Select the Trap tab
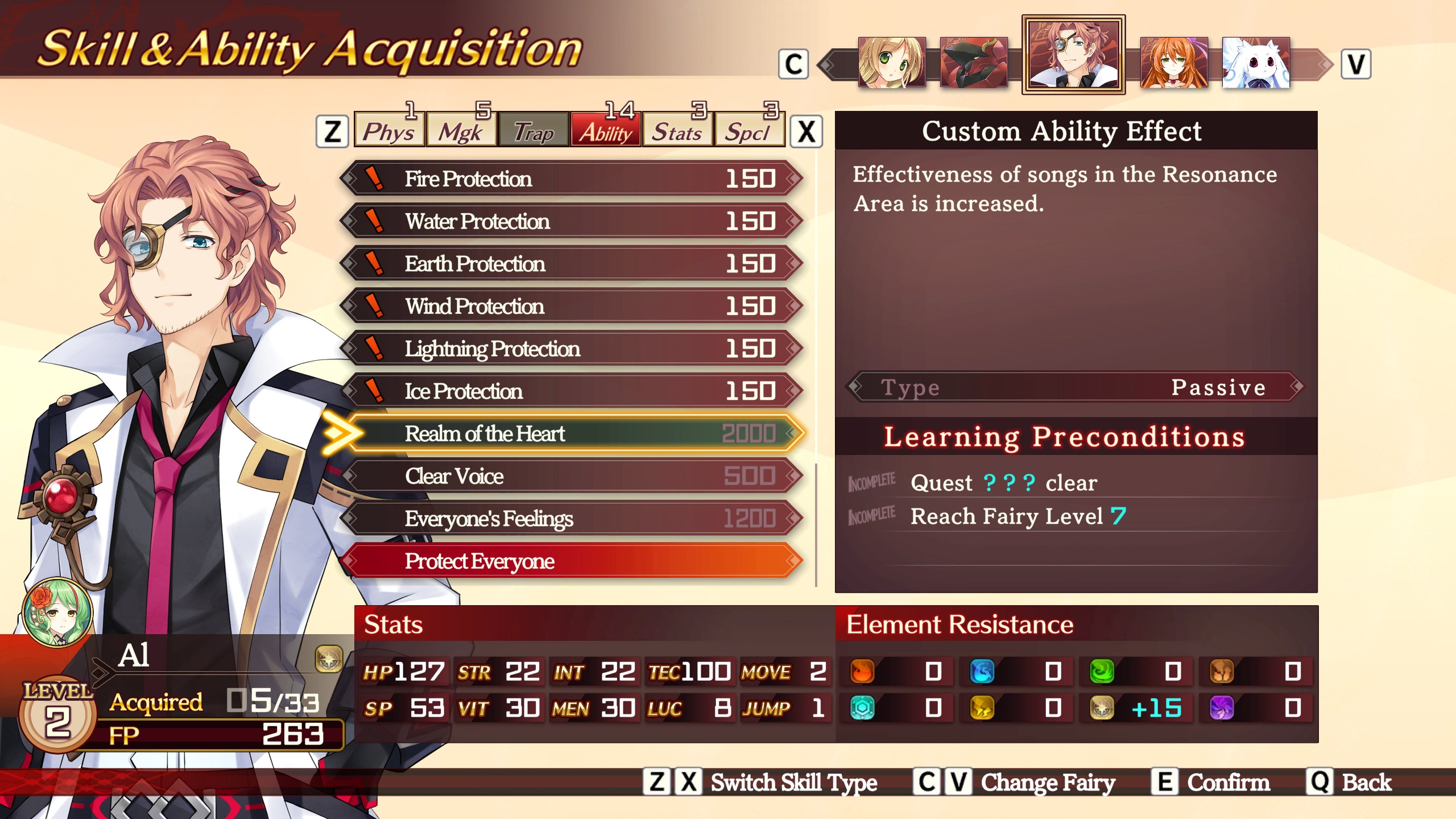The width and height of the screenshot is (1456, 819). click(x=533, y=131)
